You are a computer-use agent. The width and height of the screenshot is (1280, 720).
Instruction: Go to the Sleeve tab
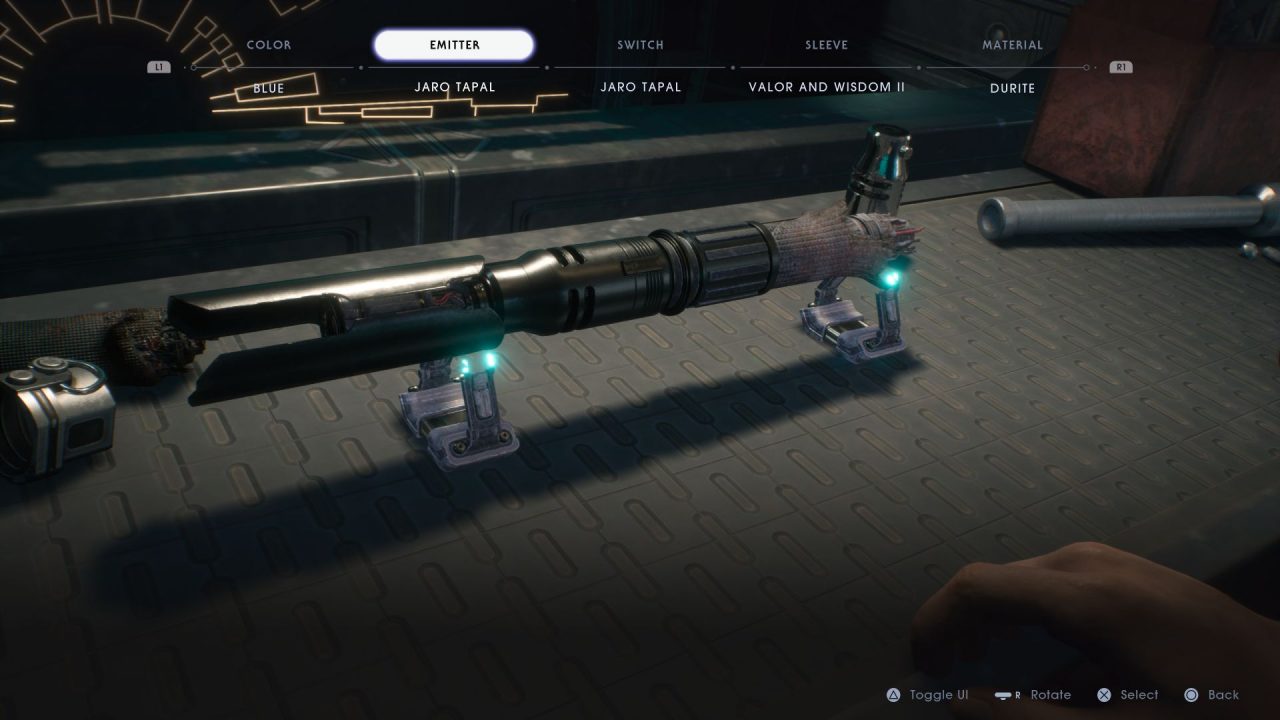[826, 45]
